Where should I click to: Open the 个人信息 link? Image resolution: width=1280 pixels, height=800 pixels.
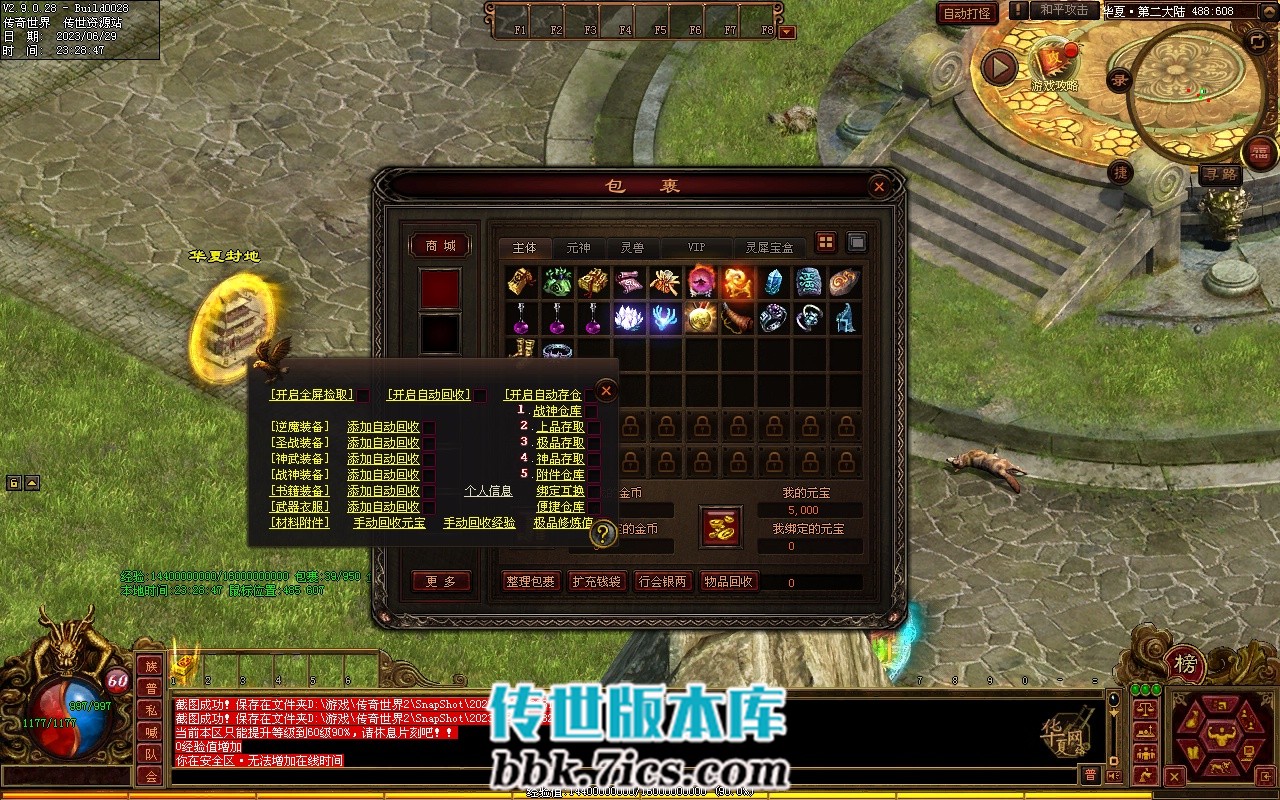tap(488, 491)
